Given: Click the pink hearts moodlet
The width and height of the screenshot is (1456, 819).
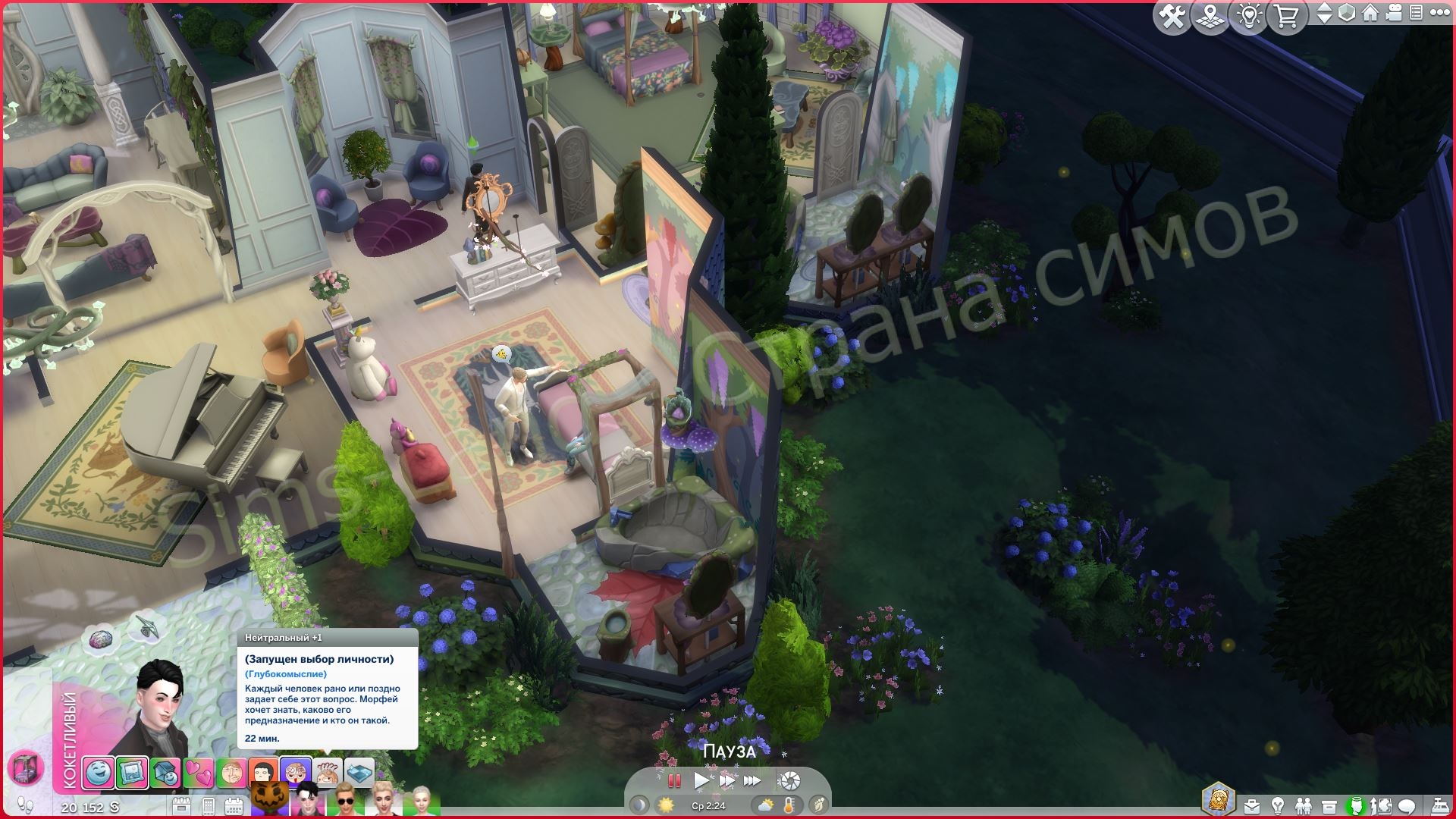Looking at the screenshot, I should point(199,773).
